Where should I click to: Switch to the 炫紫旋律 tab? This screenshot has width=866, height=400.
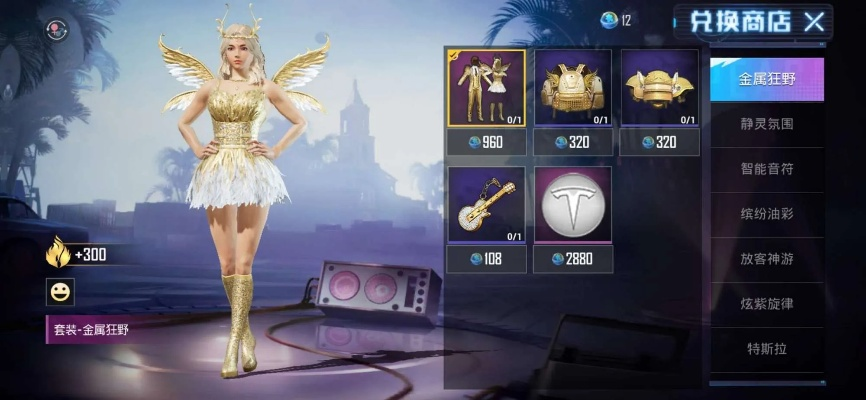767,303
